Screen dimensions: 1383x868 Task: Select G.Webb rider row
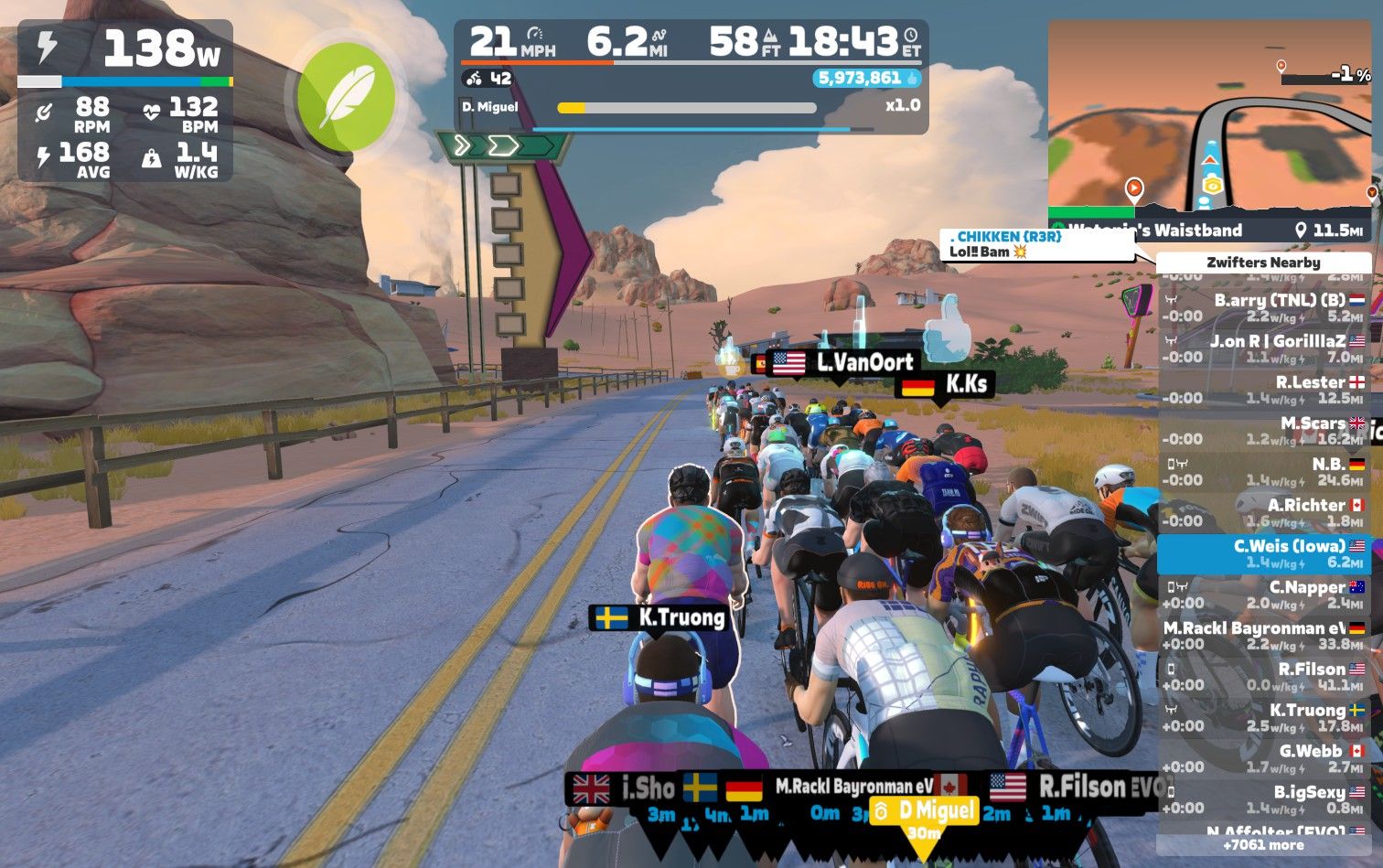[x=1263, y=758]
